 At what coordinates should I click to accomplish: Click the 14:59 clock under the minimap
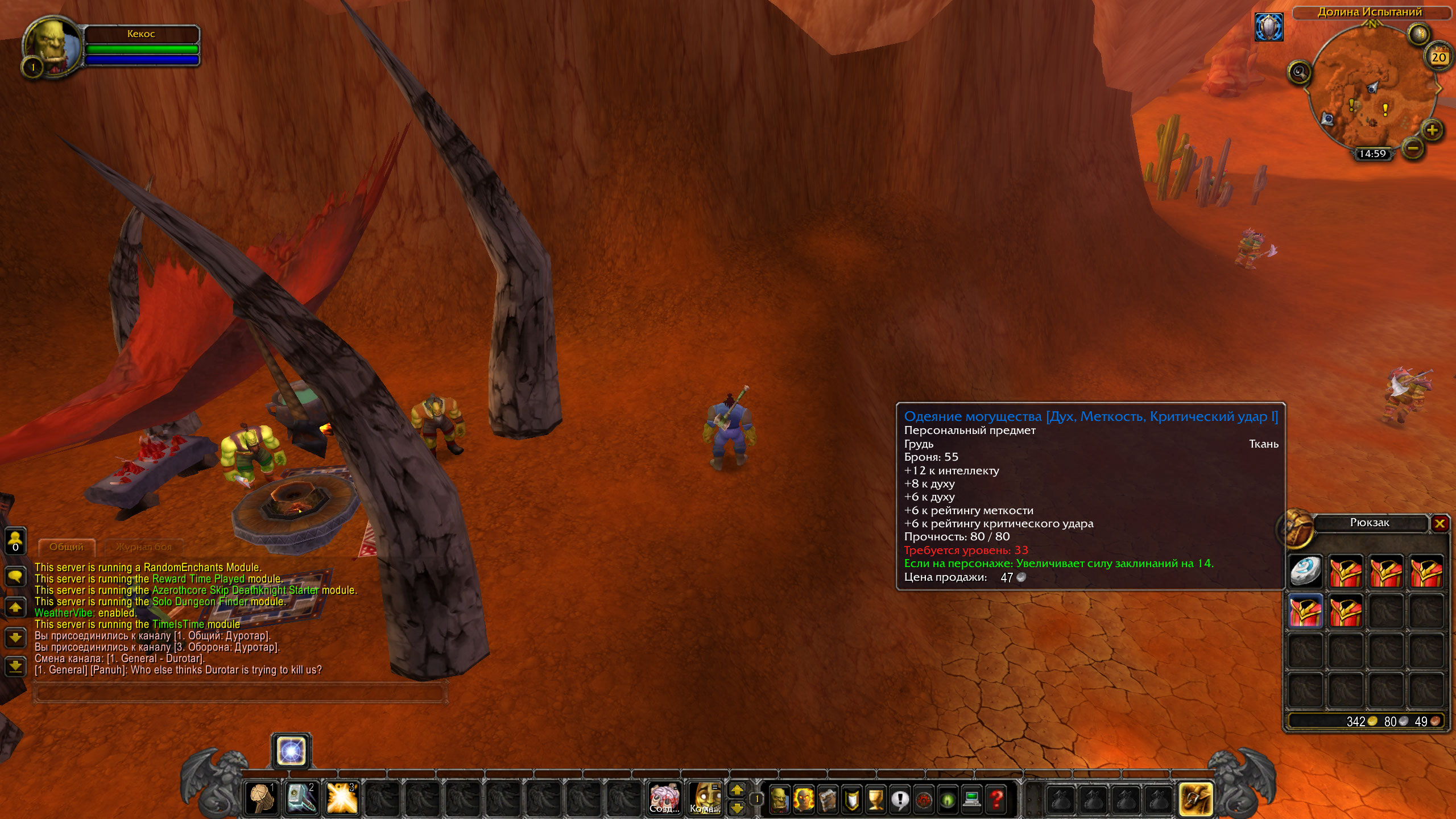pyautogui.click(x=1372, y=154)
